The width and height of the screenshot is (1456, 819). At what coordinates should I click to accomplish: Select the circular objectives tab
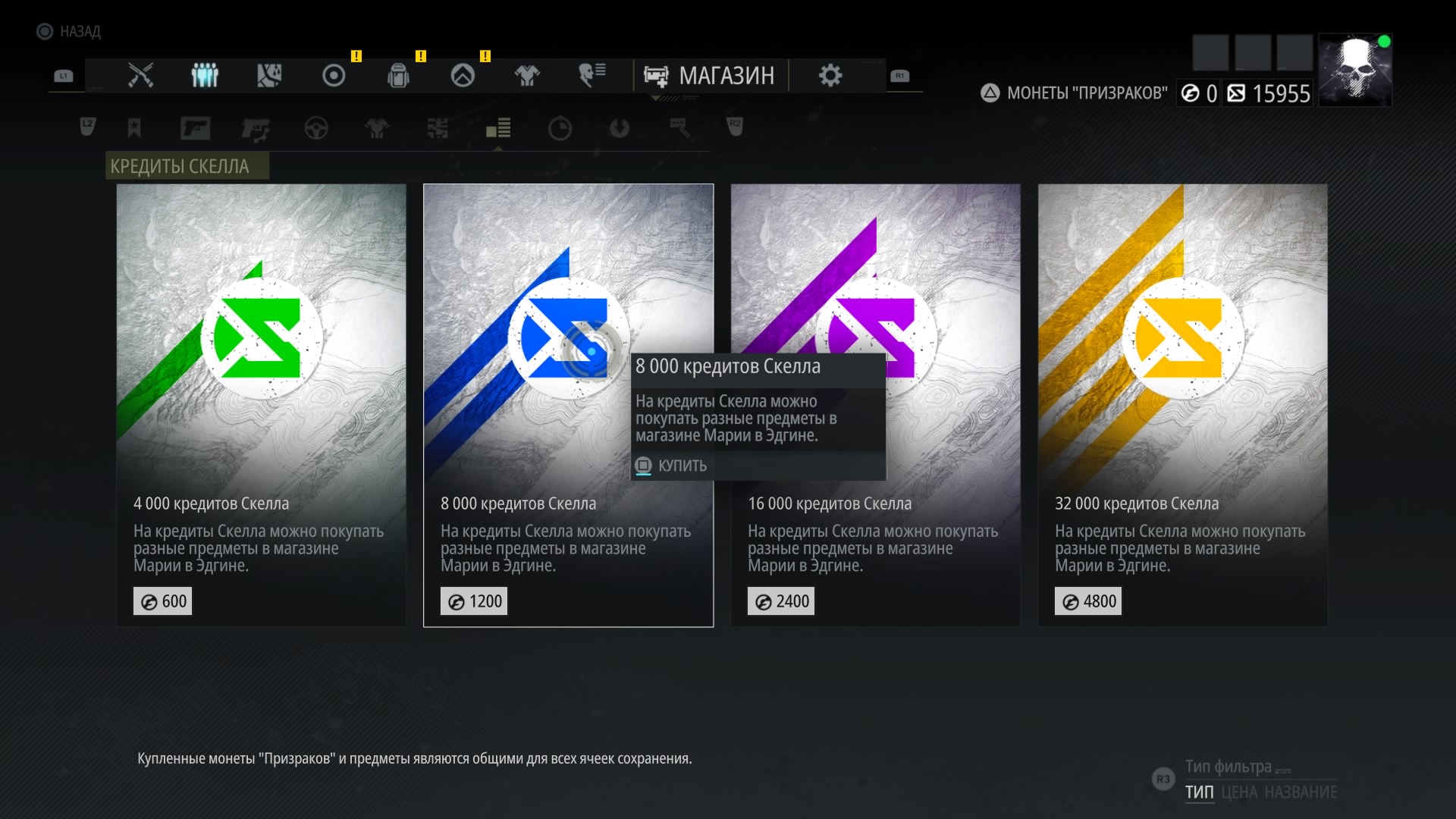[x=334, y=76]
